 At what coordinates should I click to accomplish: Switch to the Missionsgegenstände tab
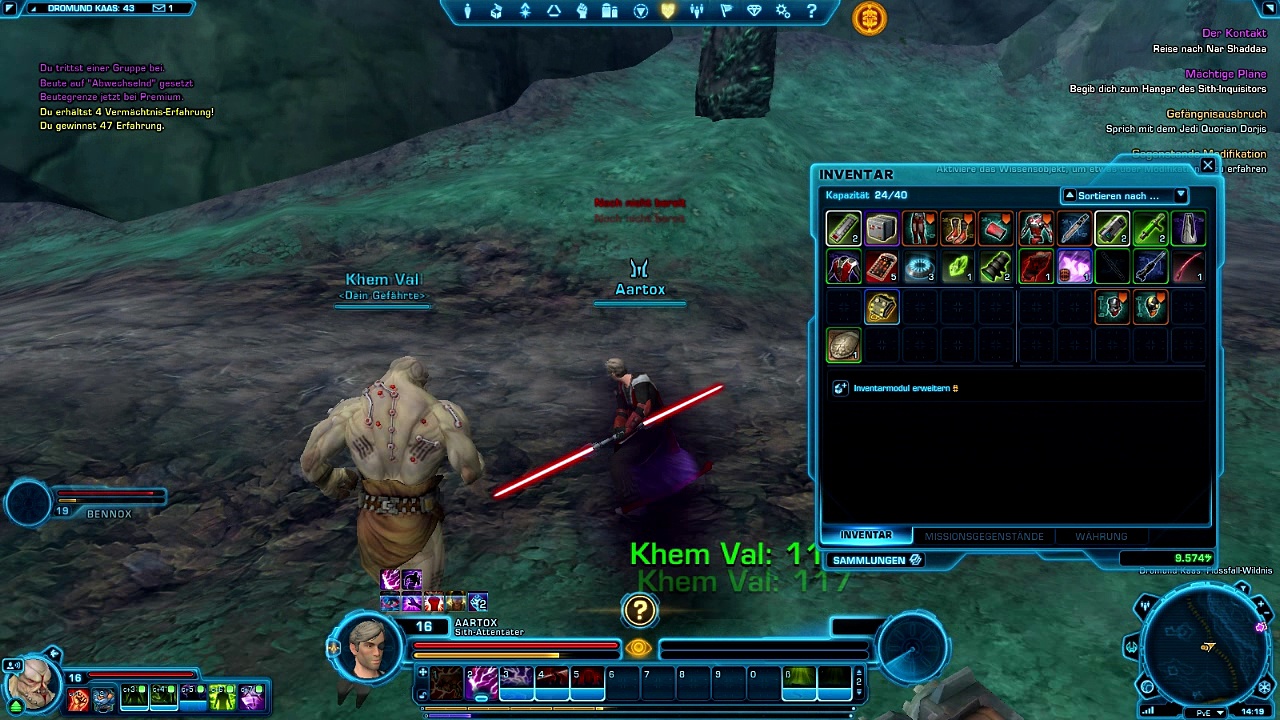click(x=983, y=536)
